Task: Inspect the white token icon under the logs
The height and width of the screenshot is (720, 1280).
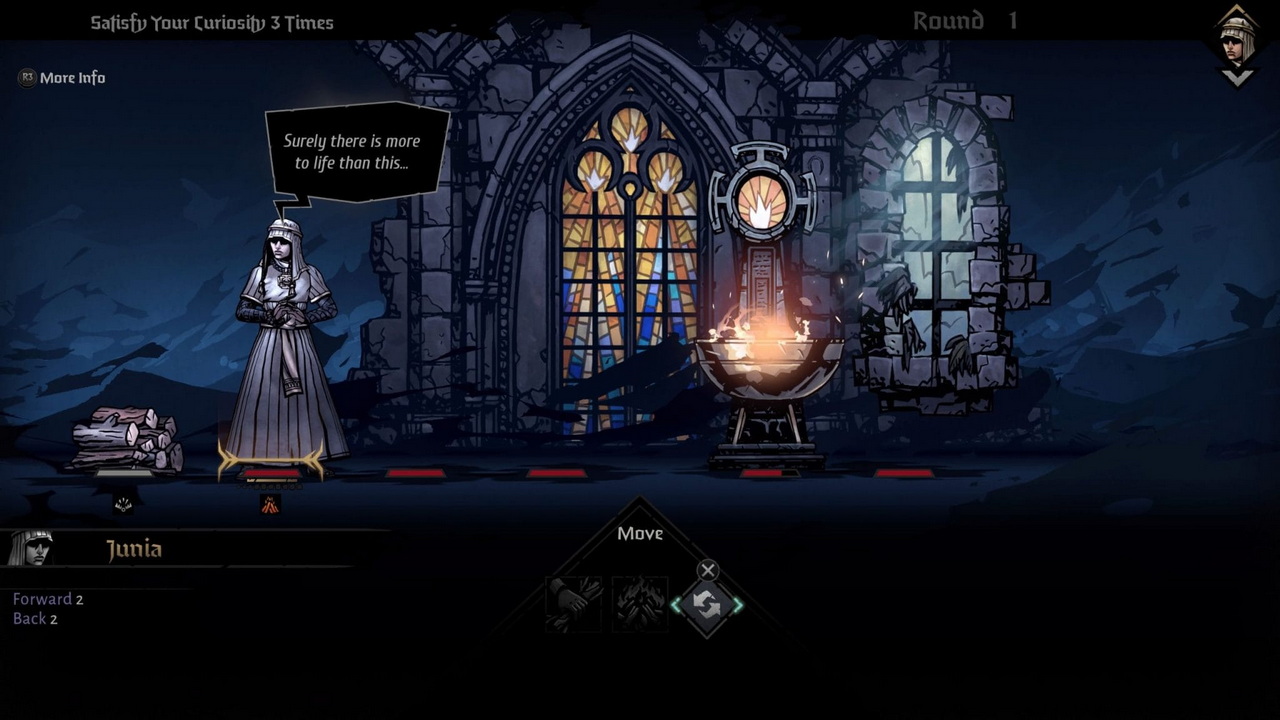Action: [124, 504]
